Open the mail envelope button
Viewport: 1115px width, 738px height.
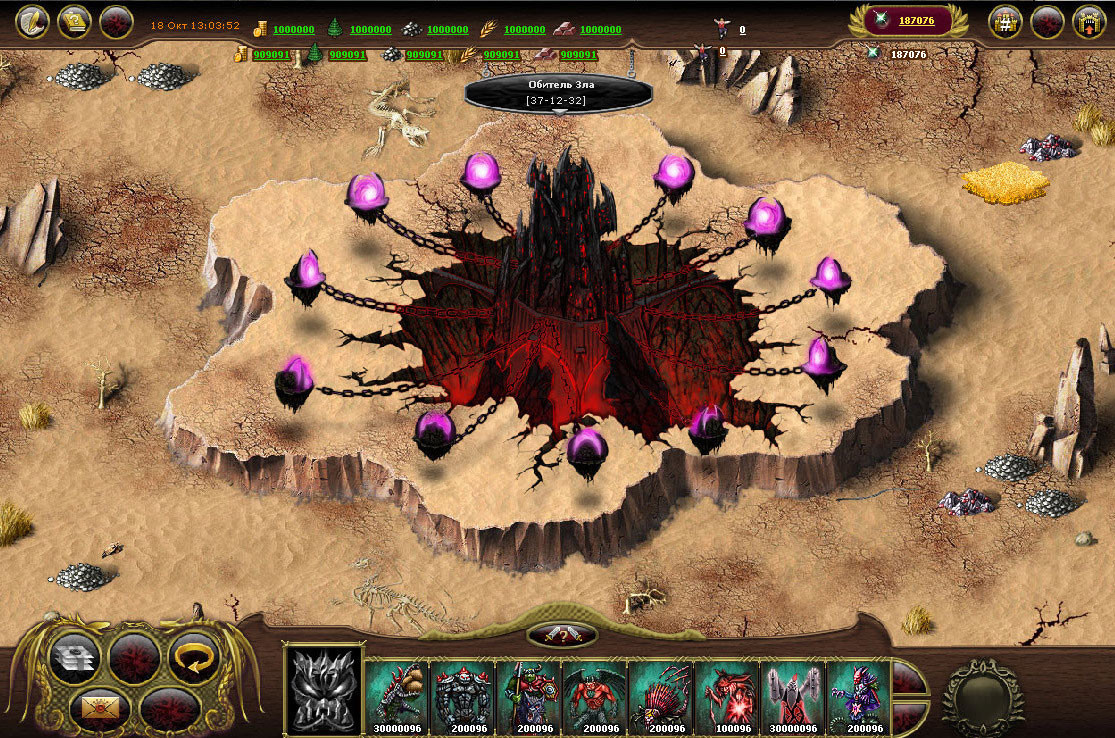coord(100,707)
